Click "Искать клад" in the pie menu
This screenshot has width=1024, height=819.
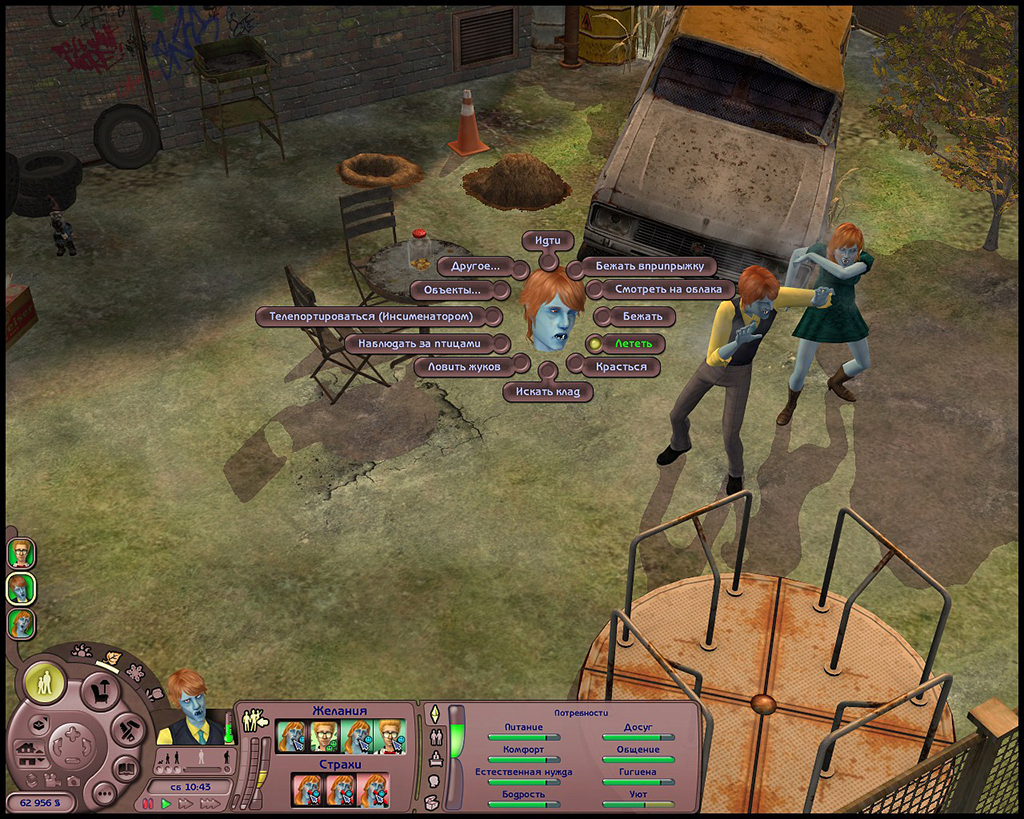pyautogui.click(x=547, y=392)
